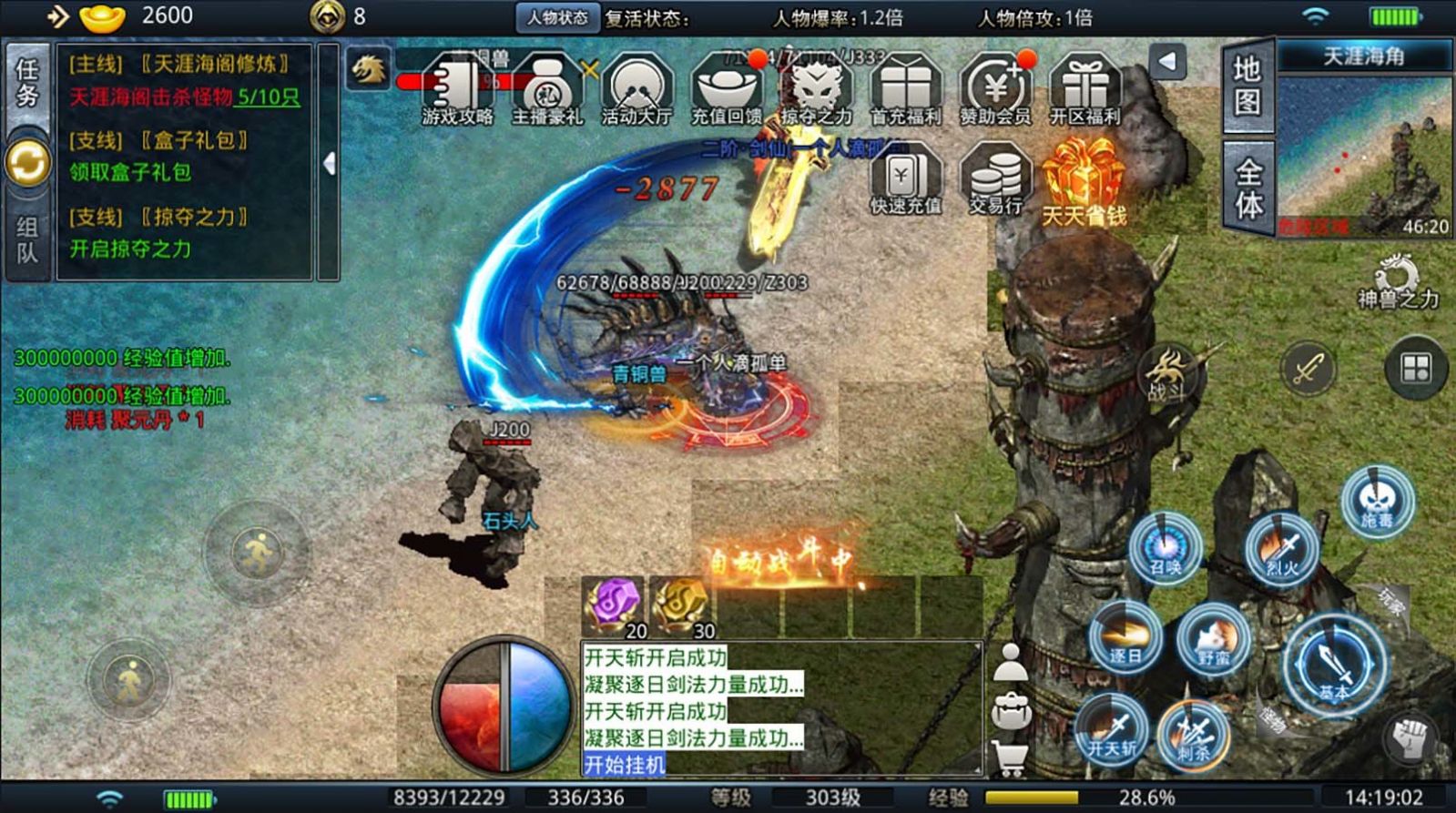Use the 基本 basic attack button

1335,665
